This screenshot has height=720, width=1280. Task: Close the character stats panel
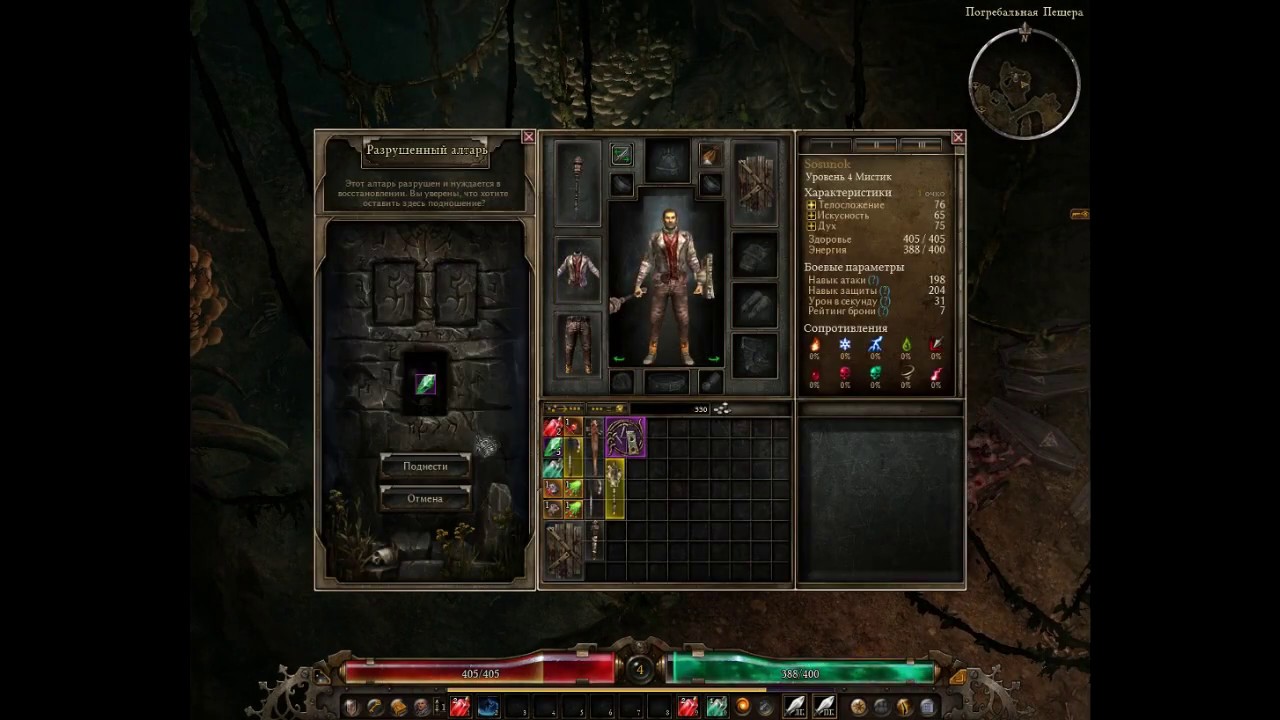click(958, 137)
